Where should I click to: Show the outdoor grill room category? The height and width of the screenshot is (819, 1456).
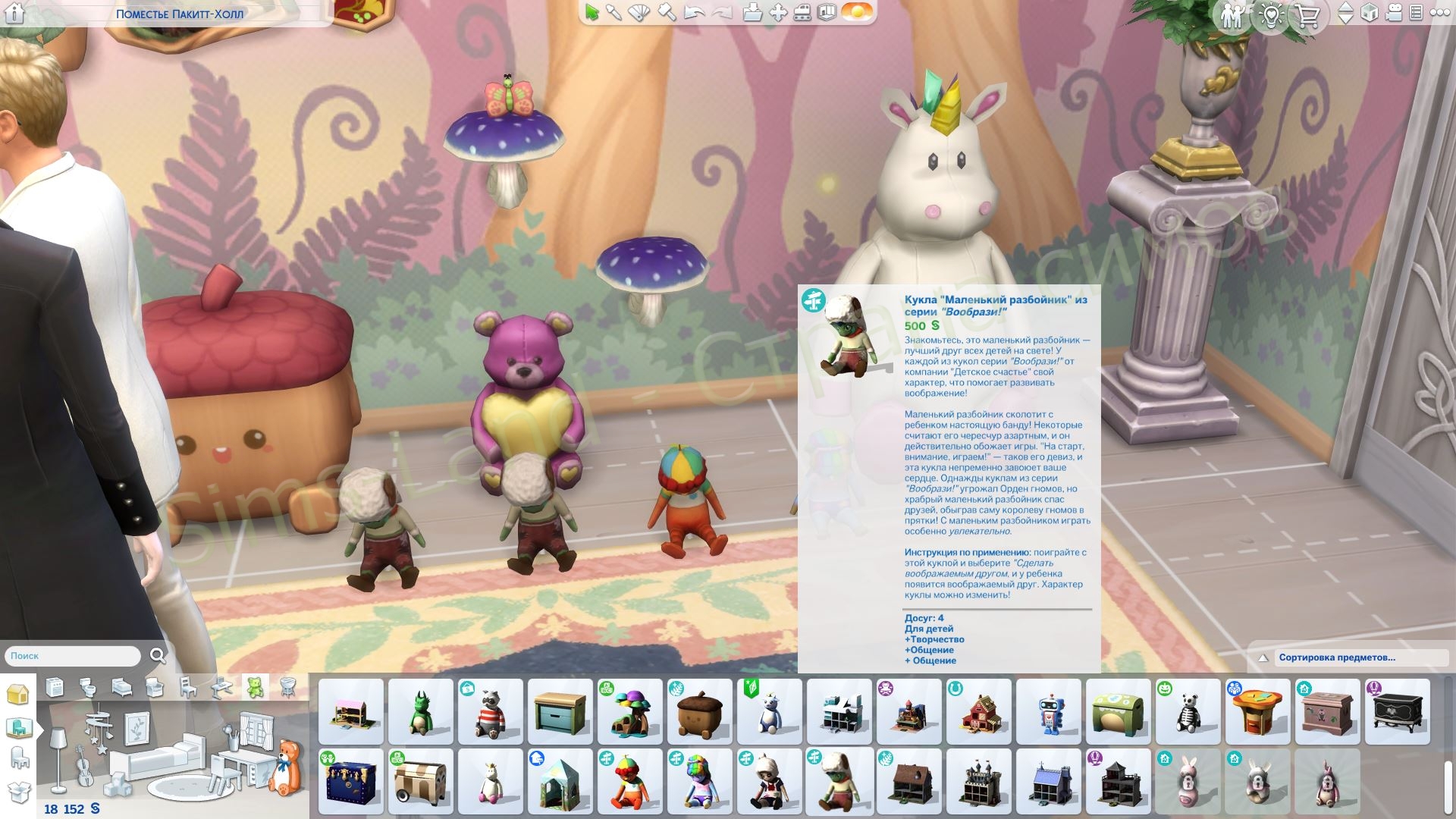pos(288,687)
